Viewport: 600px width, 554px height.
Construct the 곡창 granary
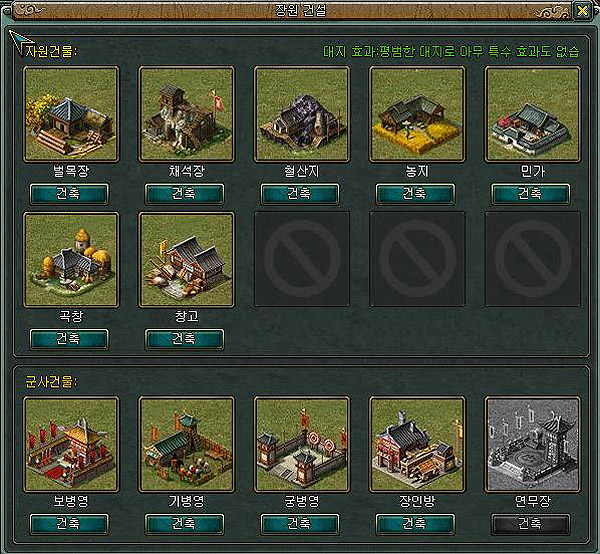click(x=69, y=339)
